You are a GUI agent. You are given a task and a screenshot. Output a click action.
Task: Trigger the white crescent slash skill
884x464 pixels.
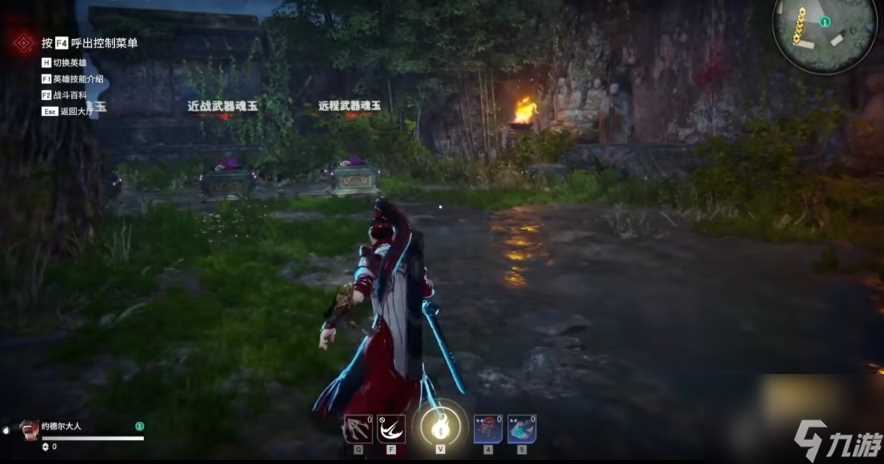(x=391, y=428)
